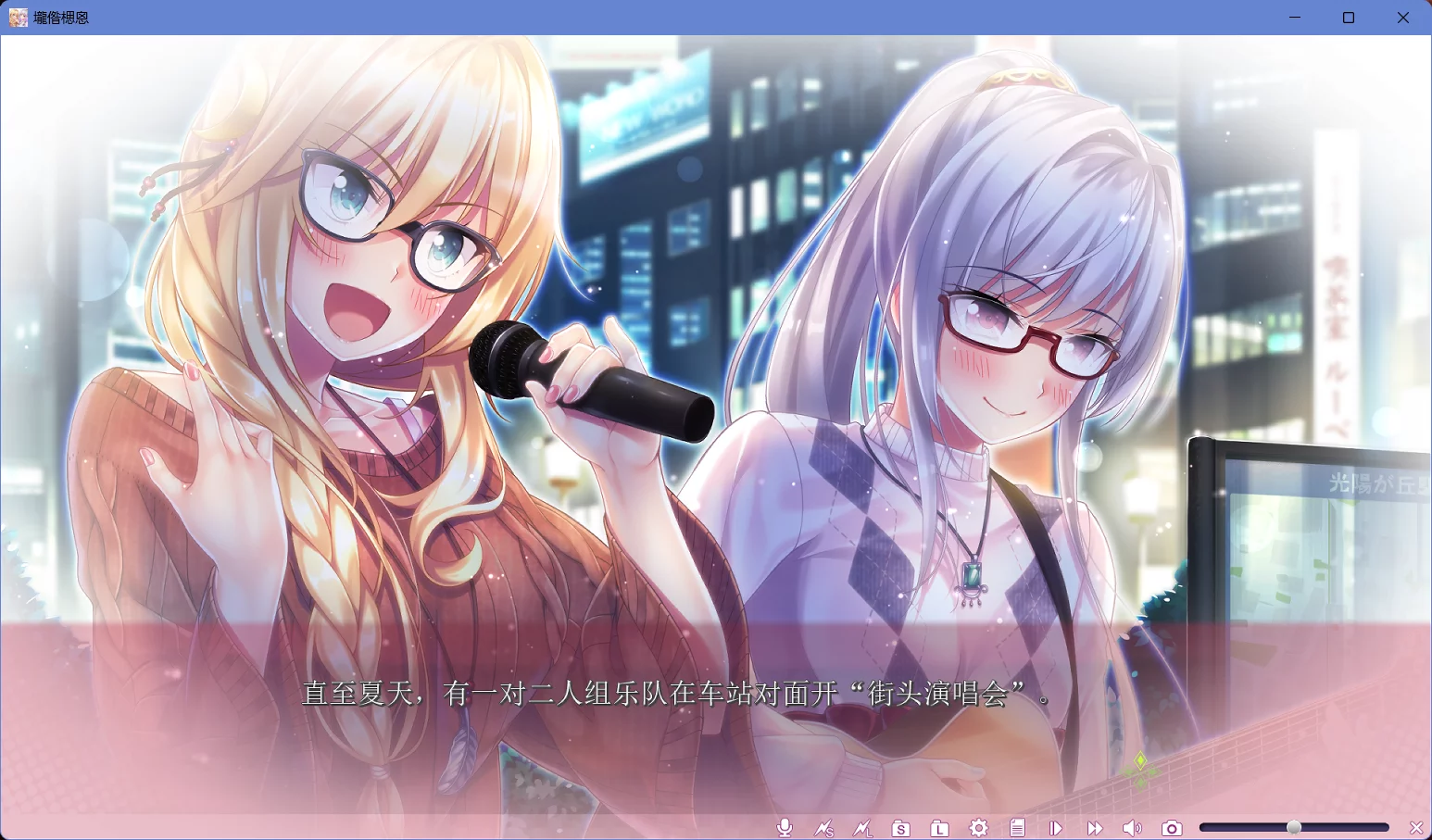
Task: Maximize the game window
Action: click(x=1349, y=17)
